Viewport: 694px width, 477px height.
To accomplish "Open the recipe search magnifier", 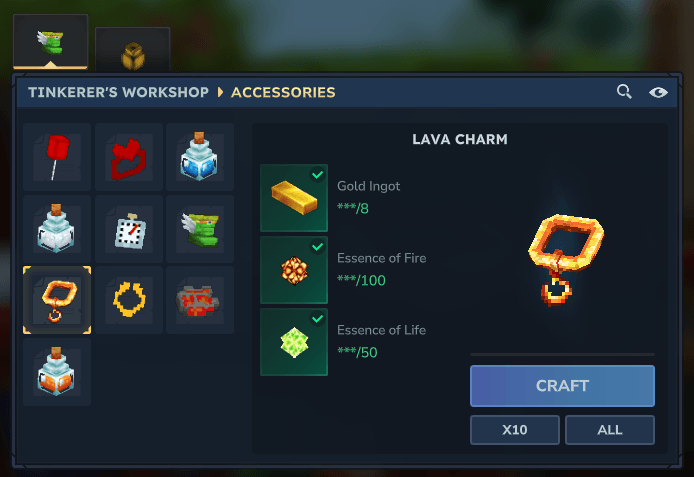I will (624, 92).
